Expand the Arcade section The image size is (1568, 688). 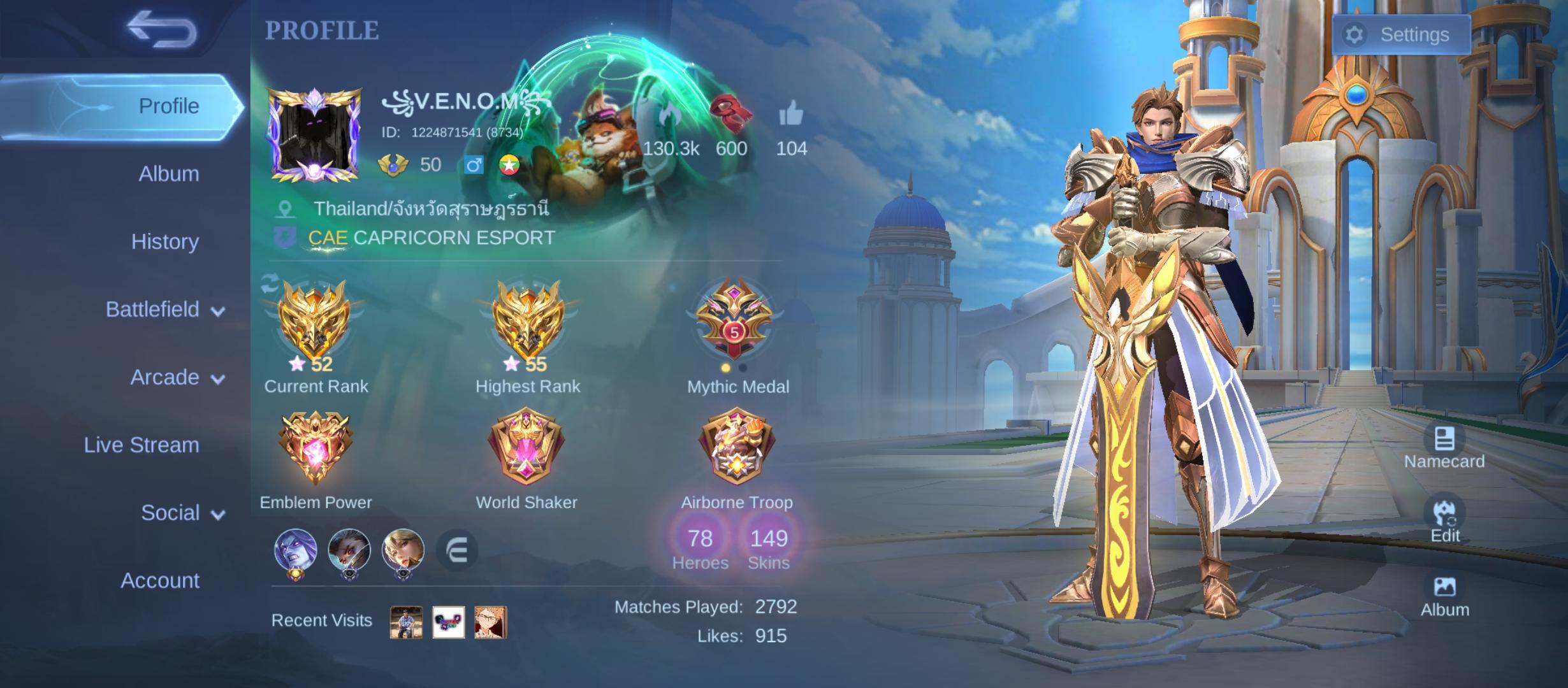(x=164, y=377)
